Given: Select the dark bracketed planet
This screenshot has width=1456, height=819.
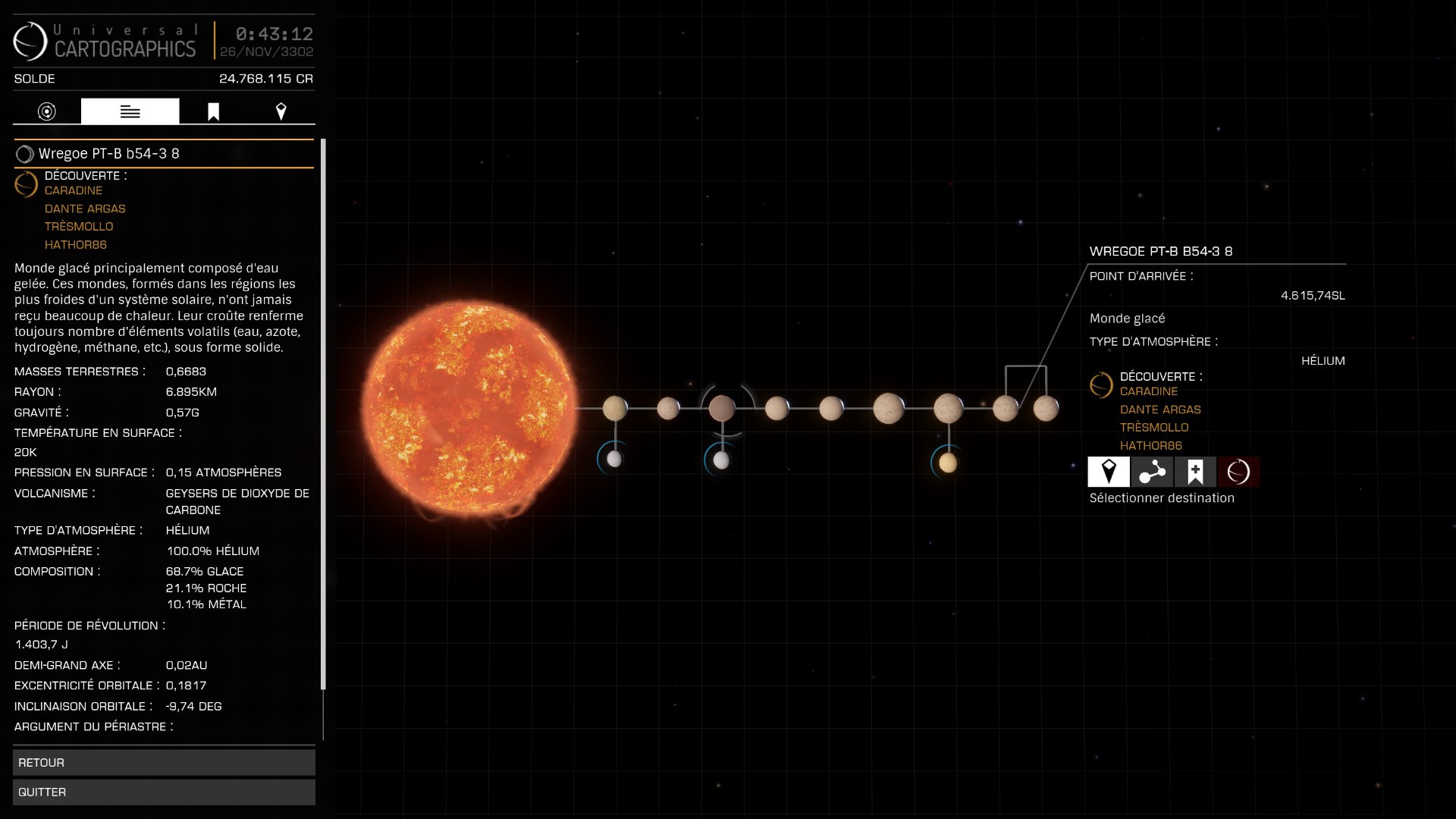Looking at the screenshot, I should point(722,408).
